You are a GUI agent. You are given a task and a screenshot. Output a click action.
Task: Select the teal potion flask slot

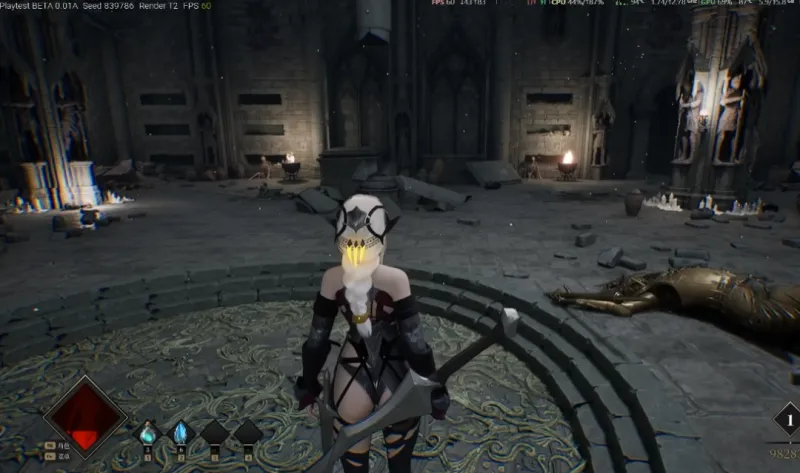point(148,433)
